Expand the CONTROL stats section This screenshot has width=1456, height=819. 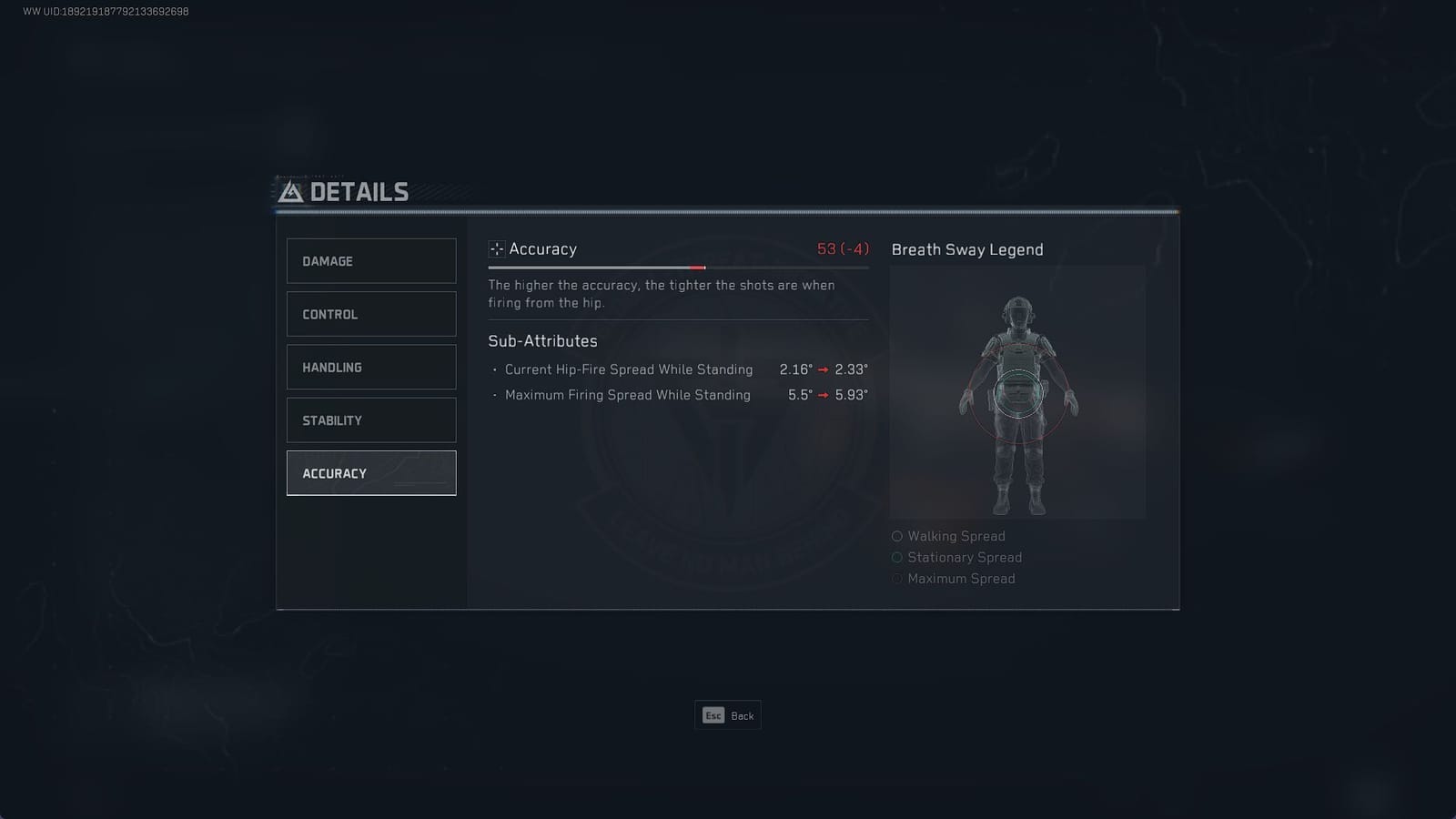click(x=370, y=314)
